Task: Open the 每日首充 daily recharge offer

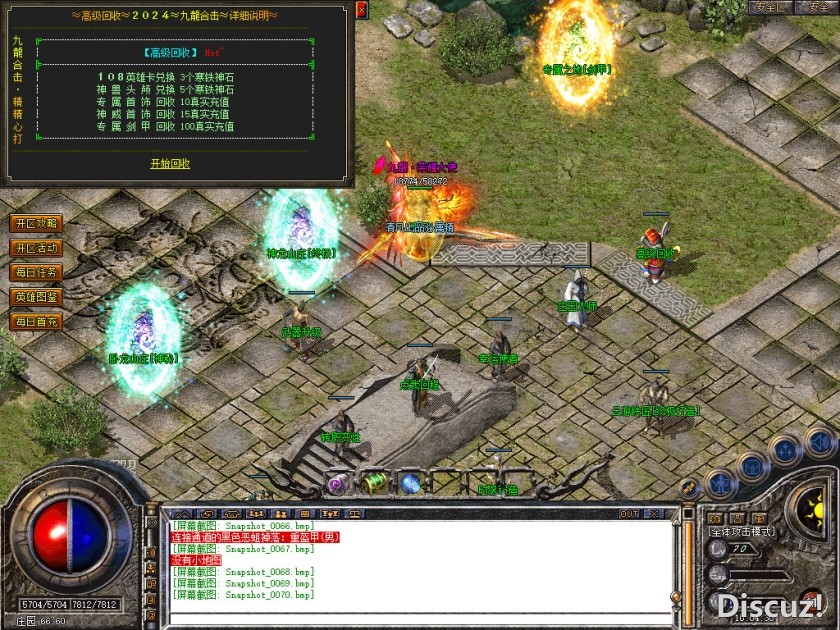Action: 36,322
